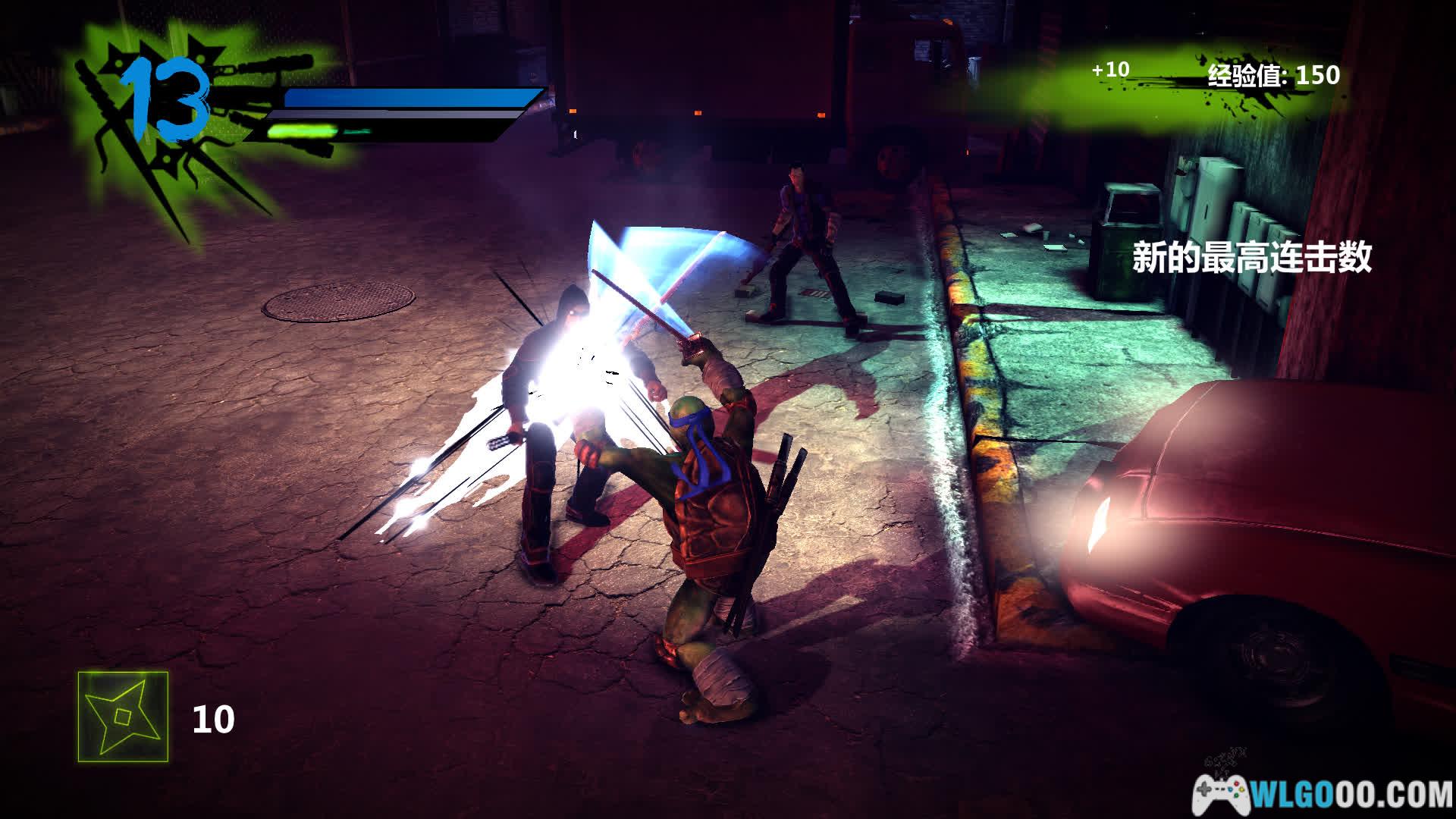Click the WLGOOO.COM watermark logo

click(1323, 795)
